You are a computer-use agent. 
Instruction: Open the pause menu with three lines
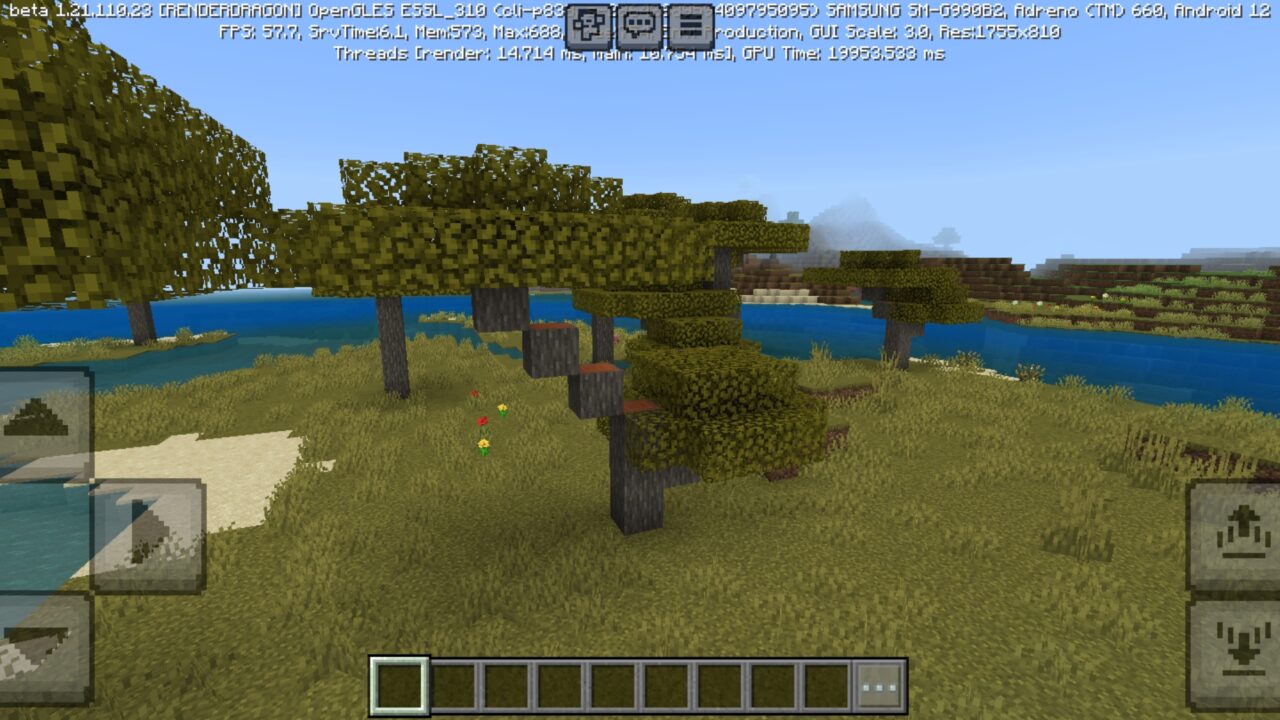coord(690,26)
